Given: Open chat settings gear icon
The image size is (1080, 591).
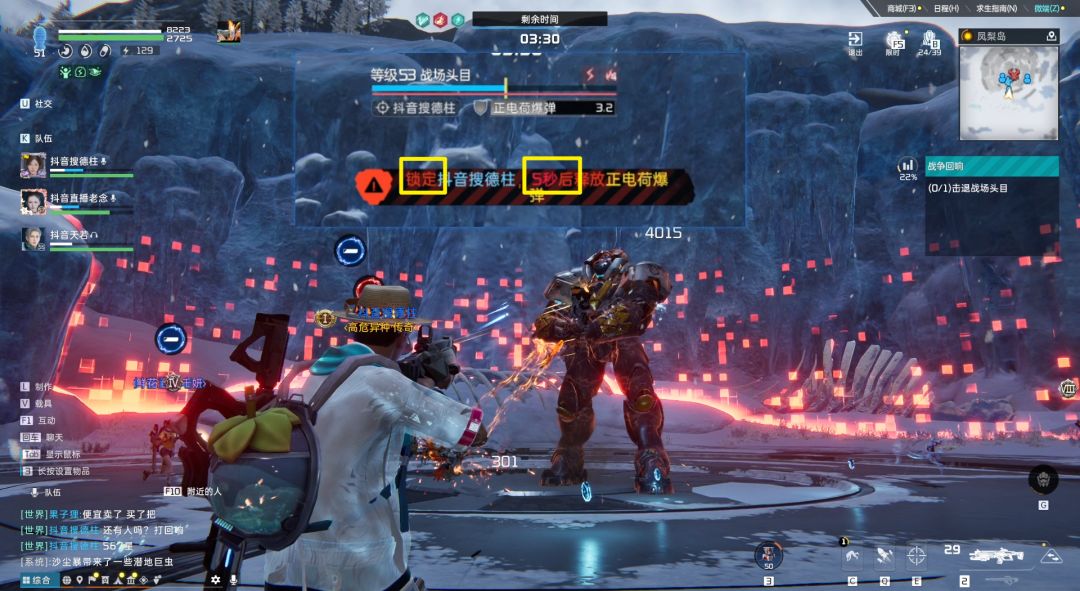Looking at the screenshot, I should (215, 579).
